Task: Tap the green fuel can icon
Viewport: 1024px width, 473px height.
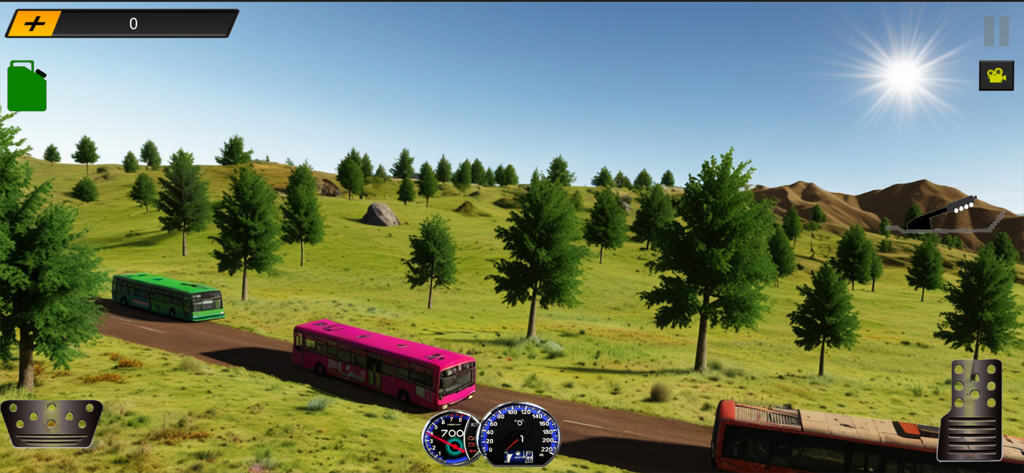Action: (27, 86)
